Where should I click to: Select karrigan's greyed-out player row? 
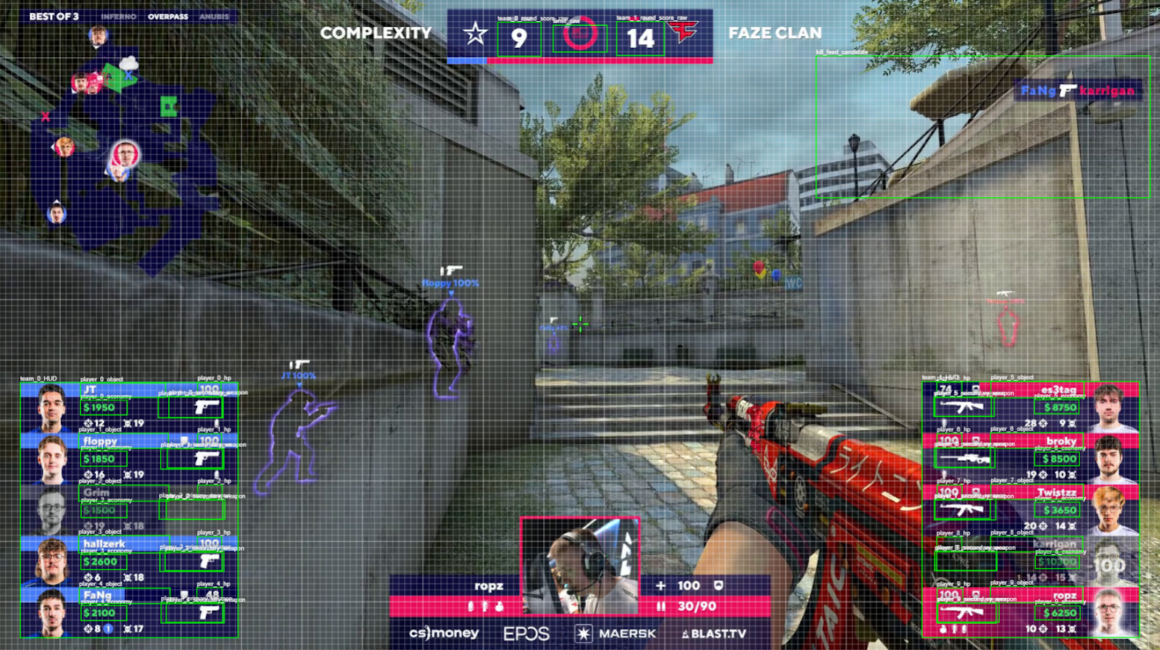(1030, 561)
